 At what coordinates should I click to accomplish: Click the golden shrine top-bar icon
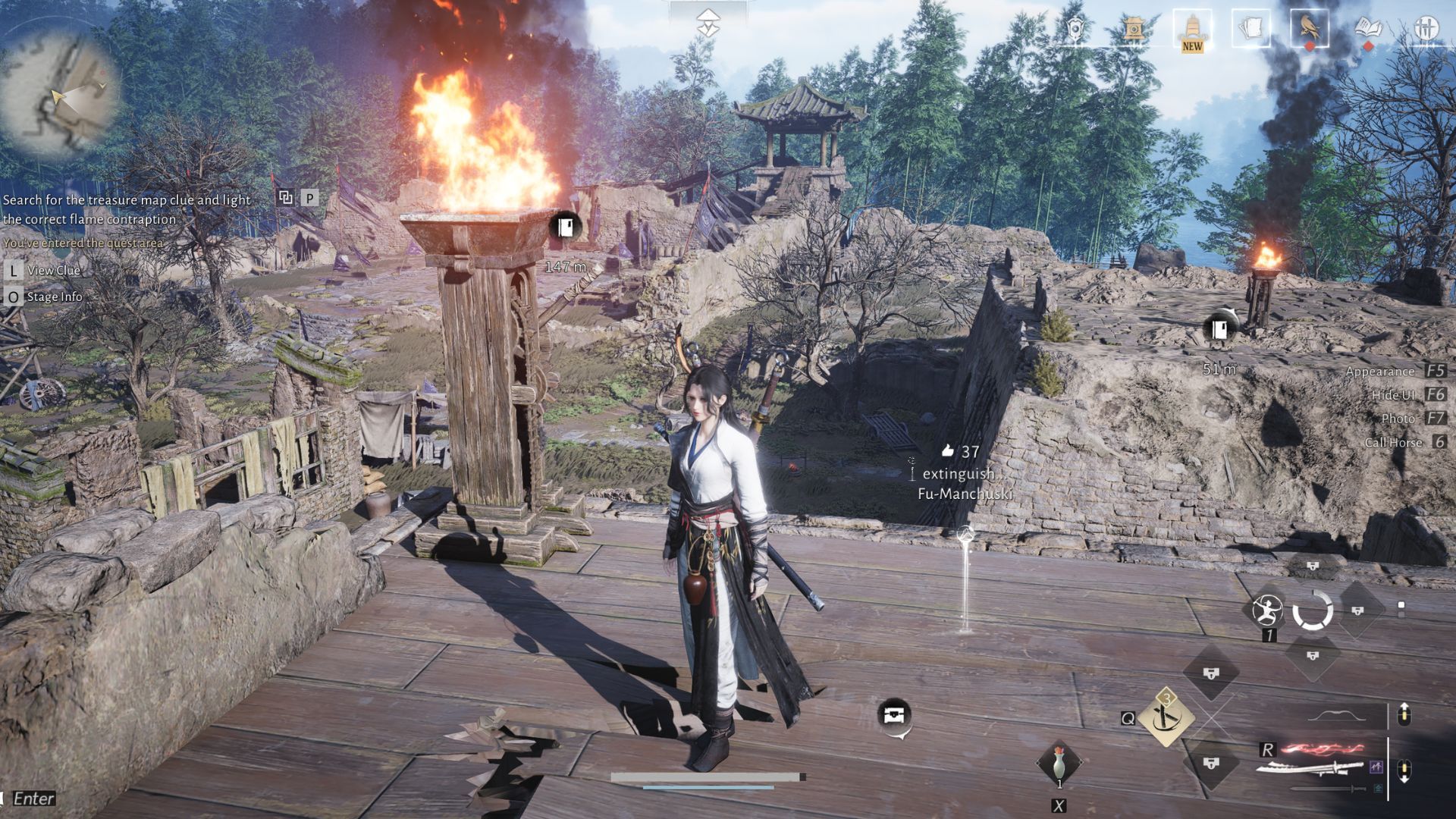[x=1134, y=30]
